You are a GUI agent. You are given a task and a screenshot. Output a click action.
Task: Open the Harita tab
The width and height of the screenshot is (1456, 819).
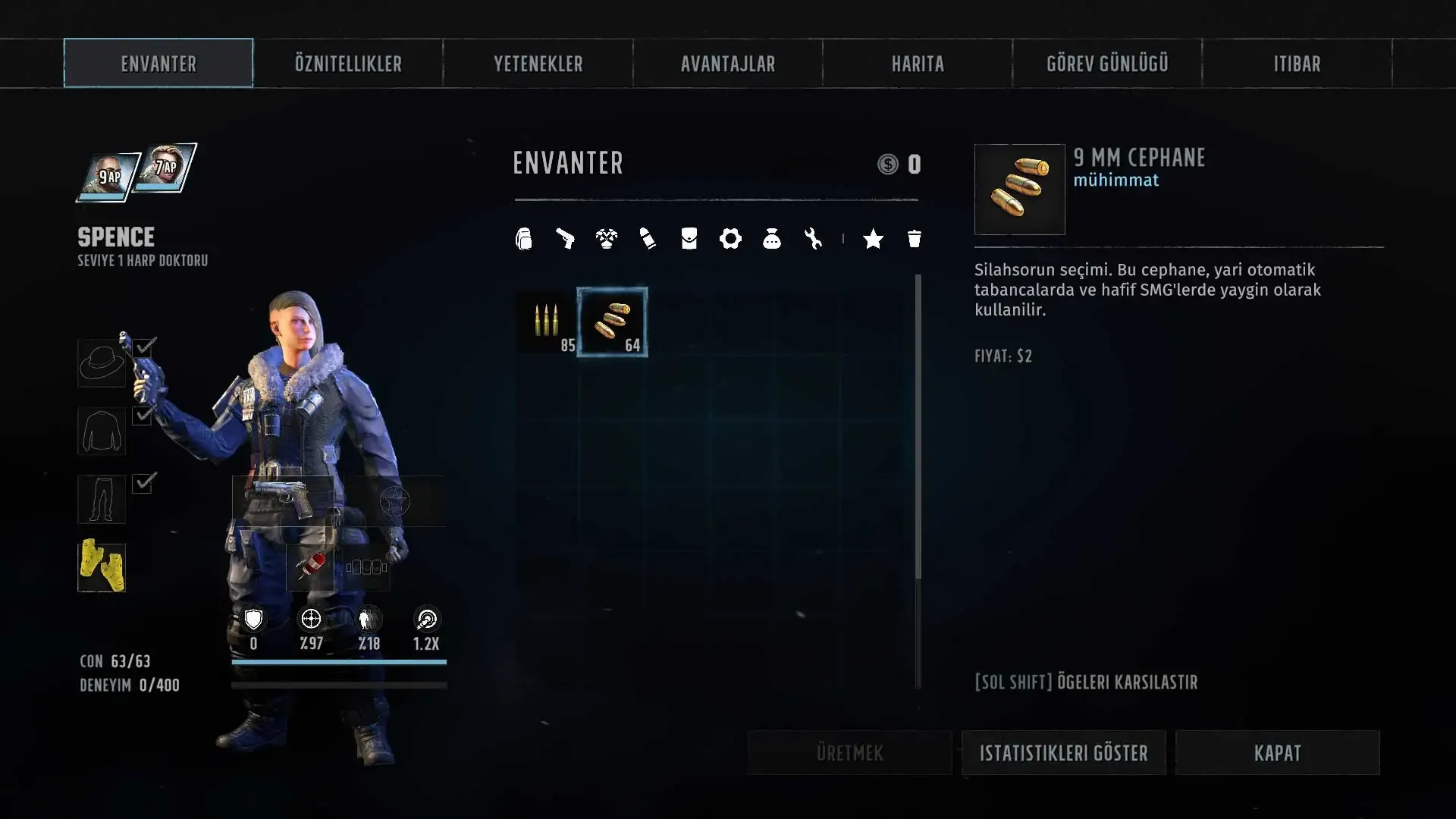[918, 64]
